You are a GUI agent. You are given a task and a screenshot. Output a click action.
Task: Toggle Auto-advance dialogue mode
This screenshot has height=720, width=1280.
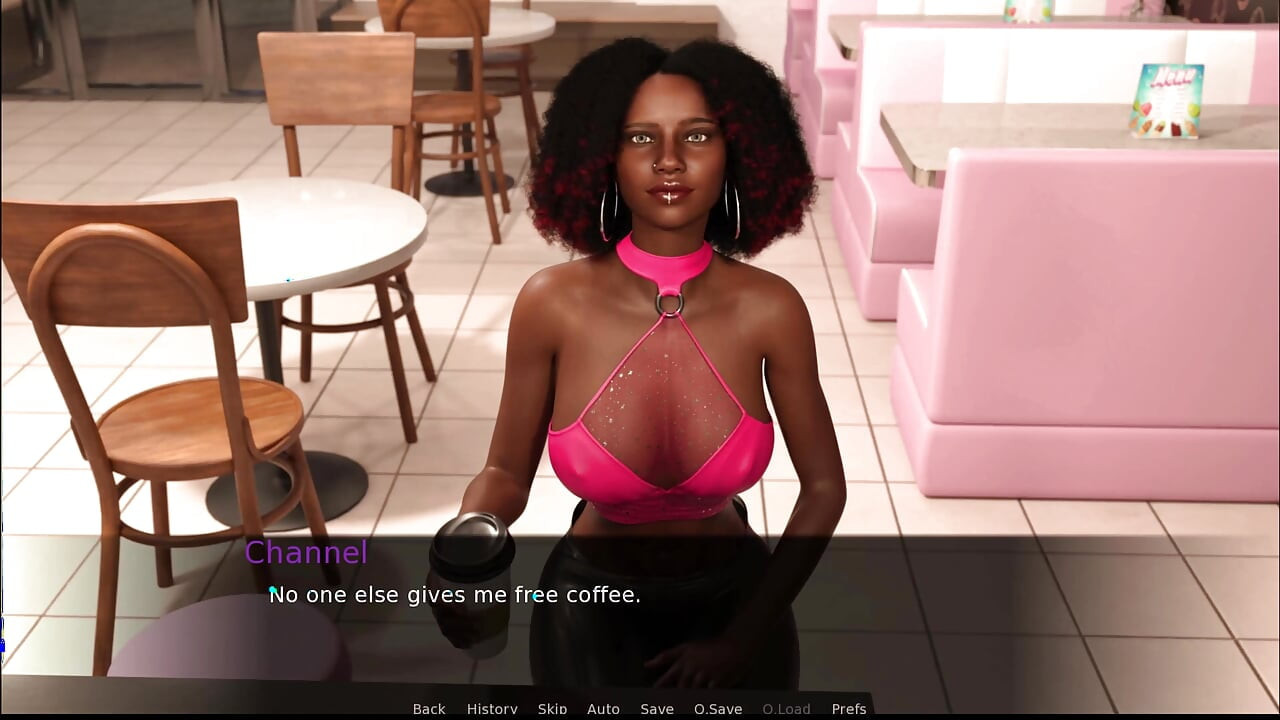[x=603, y=708]
